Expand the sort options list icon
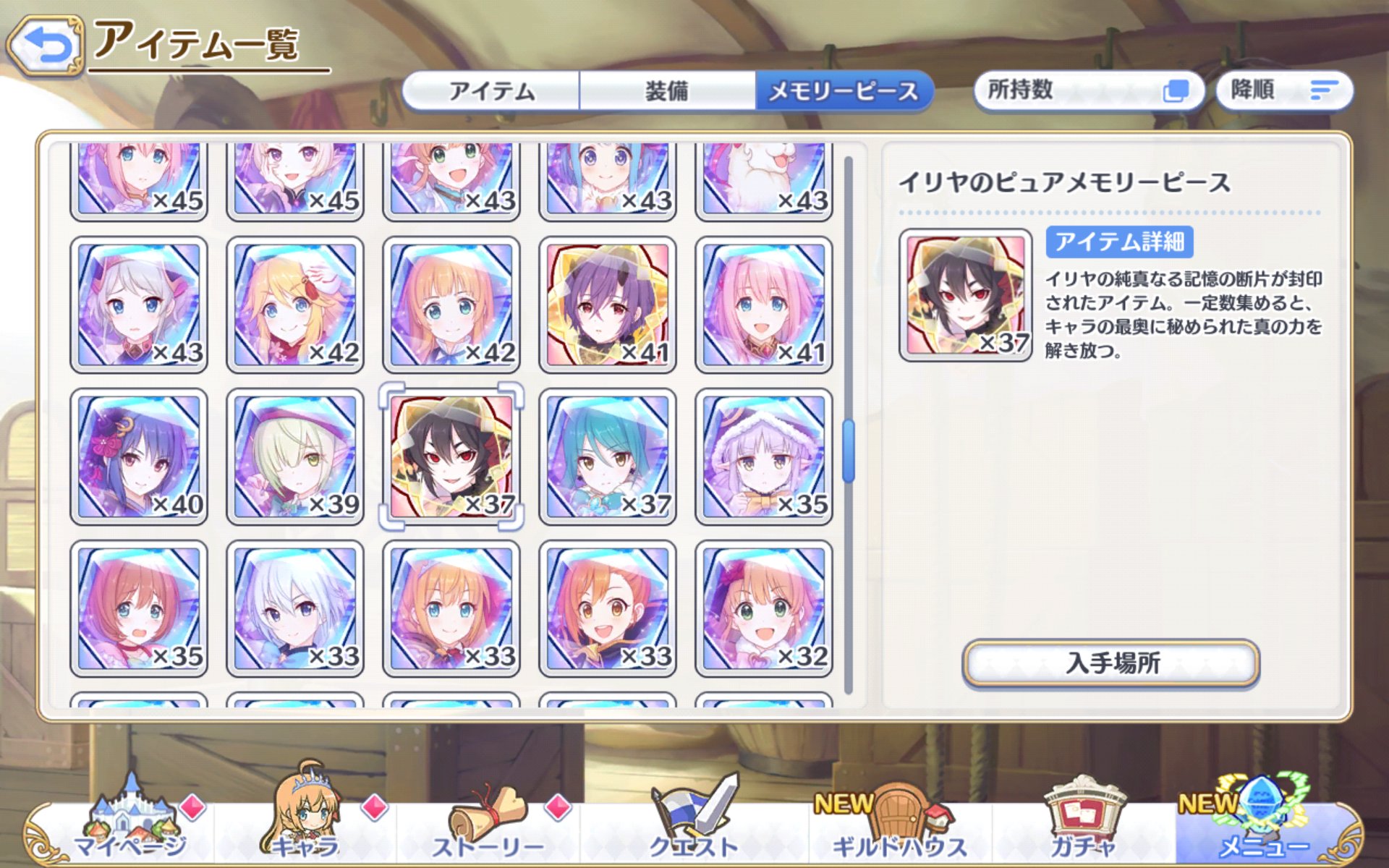The height and width of the screenshot is (868, 1389). point(1324,90)
